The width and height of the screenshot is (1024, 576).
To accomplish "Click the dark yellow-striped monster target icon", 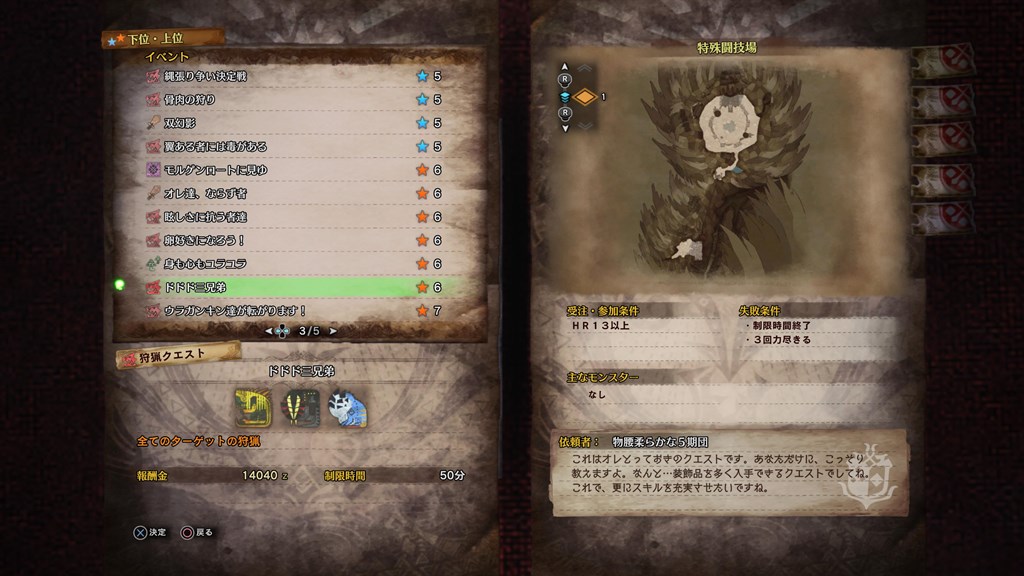I will click(299, 406).
